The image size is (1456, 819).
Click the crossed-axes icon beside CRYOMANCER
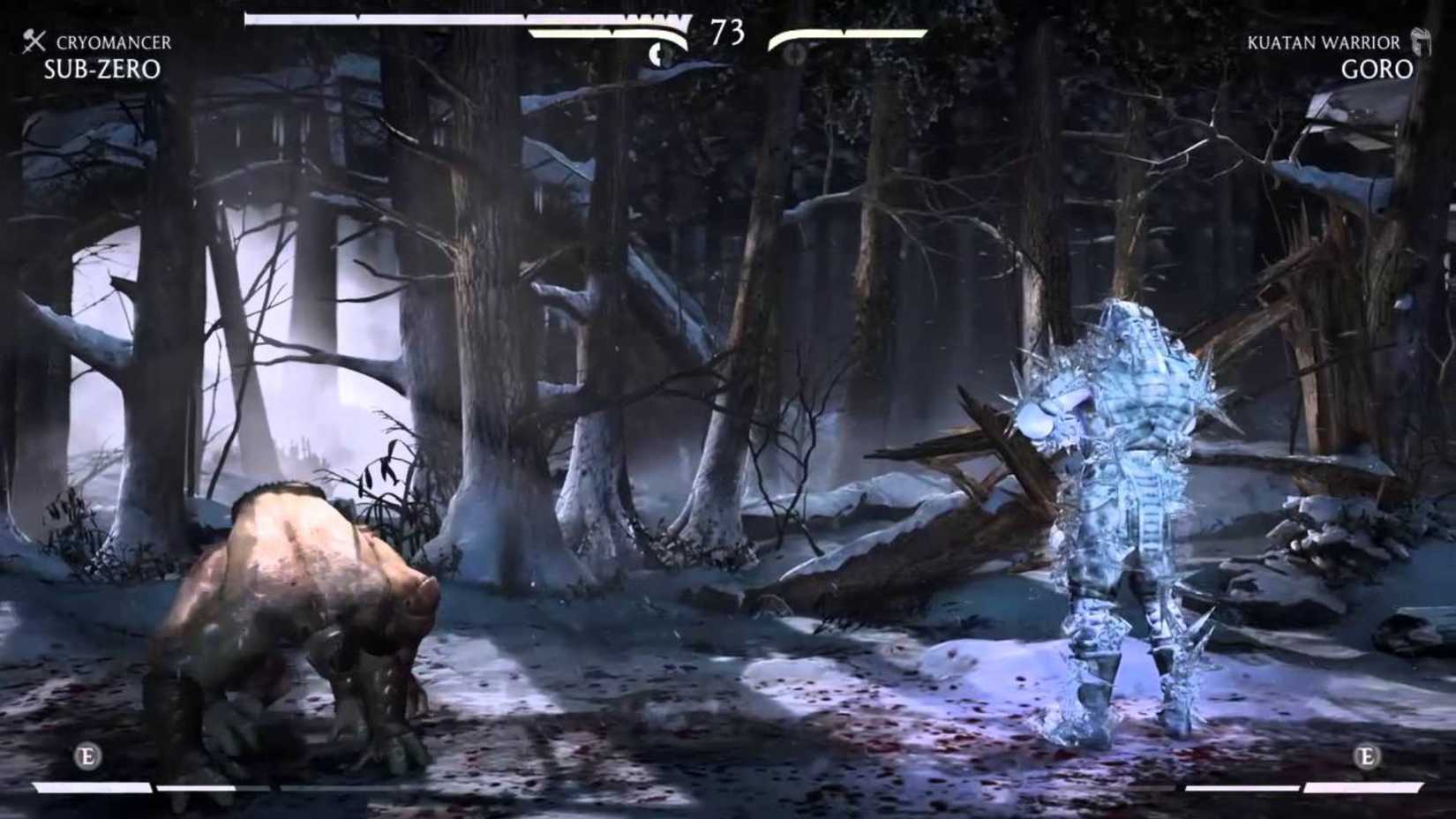click(x=33, y=40)
